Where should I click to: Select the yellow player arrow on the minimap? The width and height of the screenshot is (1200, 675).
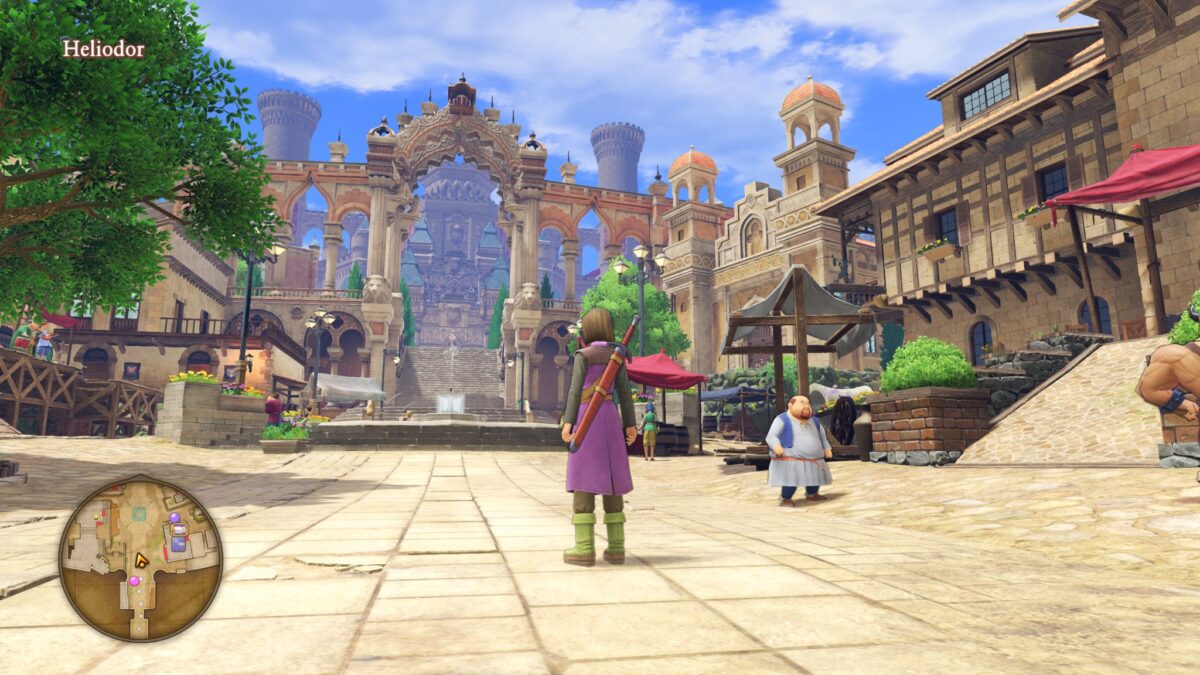click(x=142, y=561)
